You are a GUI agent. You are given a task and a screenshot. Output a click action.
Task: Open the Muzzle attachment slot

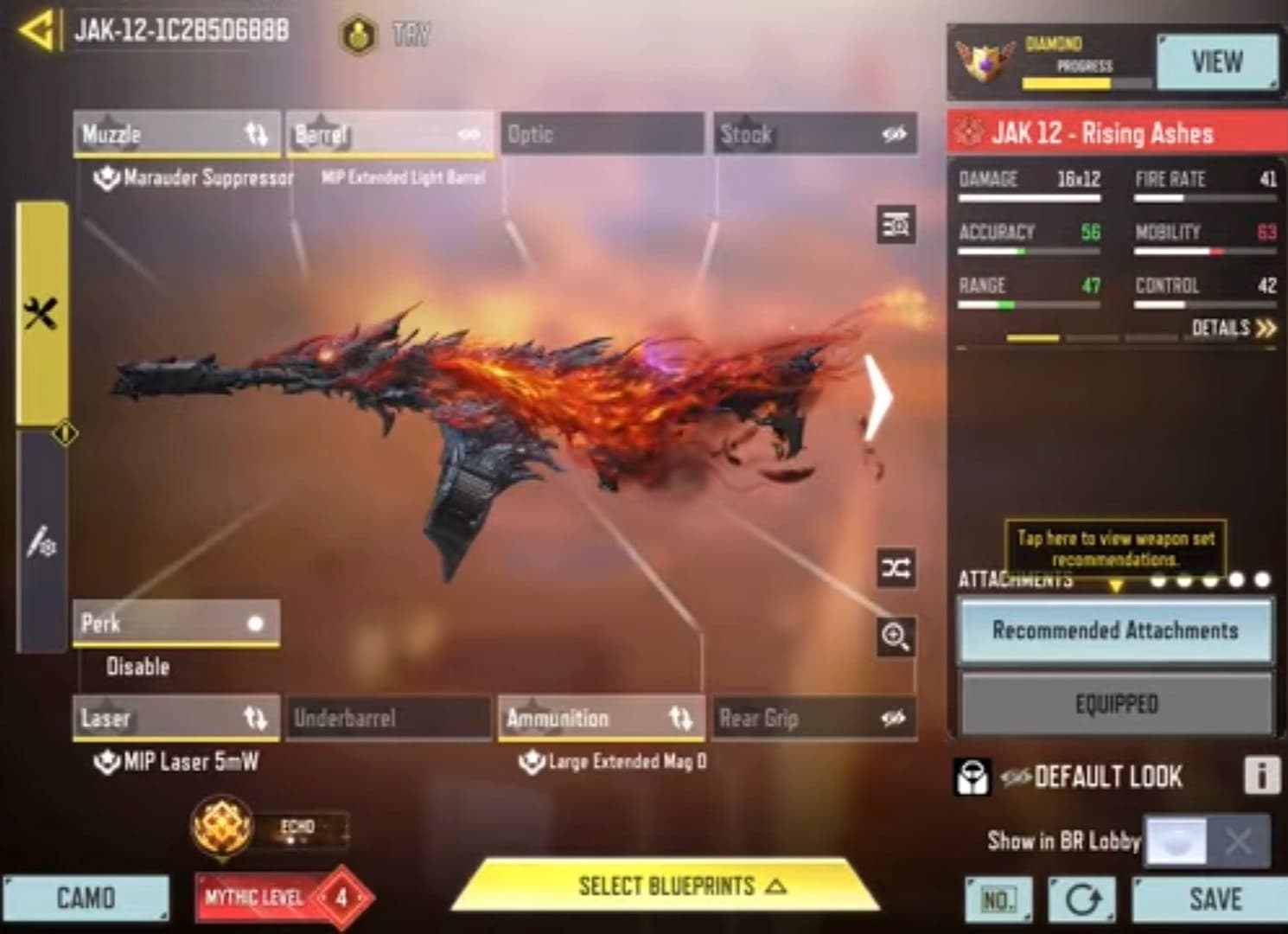tap(176, 134)
